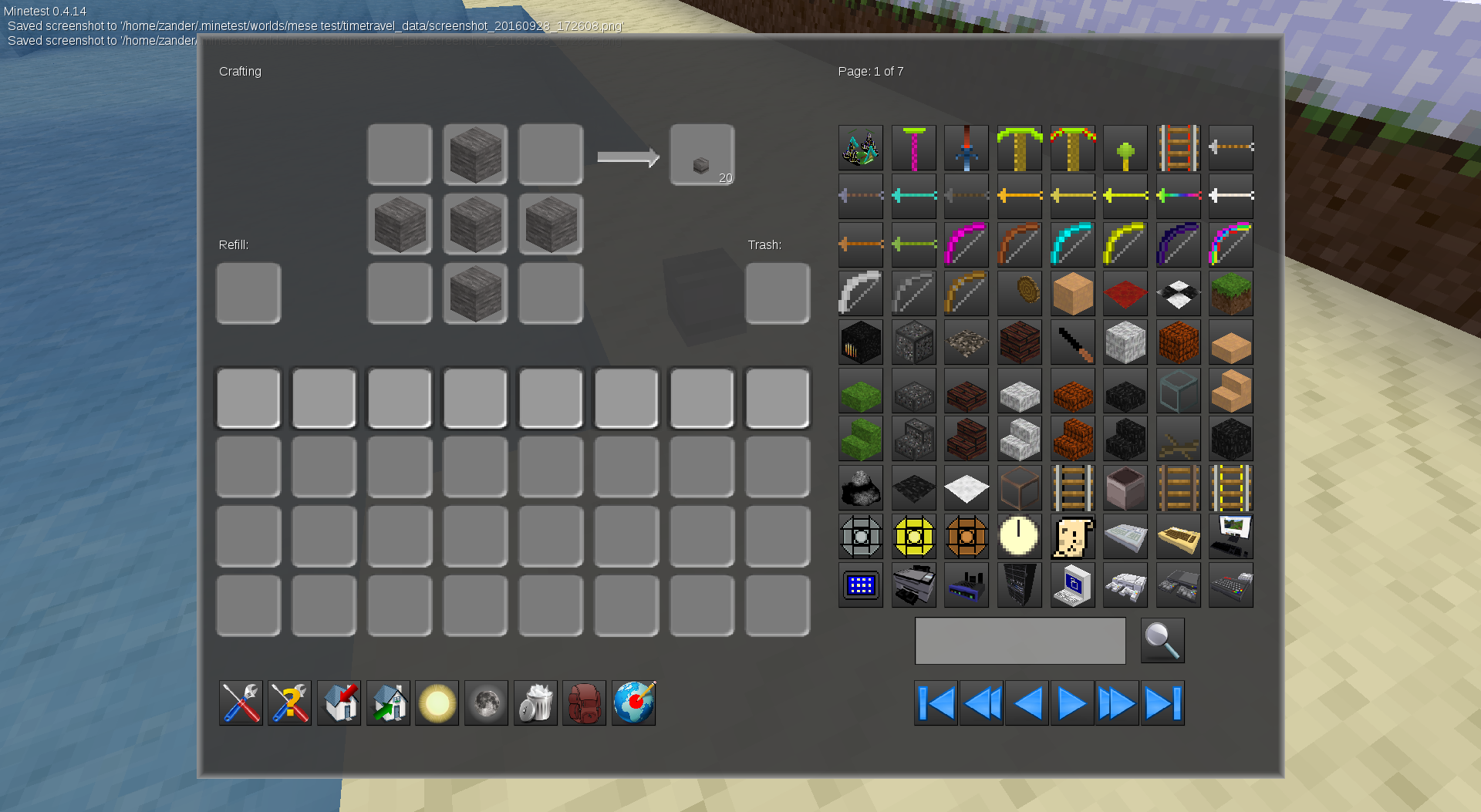
Task: Teleport home using the green-arrow house icon
Action: pos(388,702)
